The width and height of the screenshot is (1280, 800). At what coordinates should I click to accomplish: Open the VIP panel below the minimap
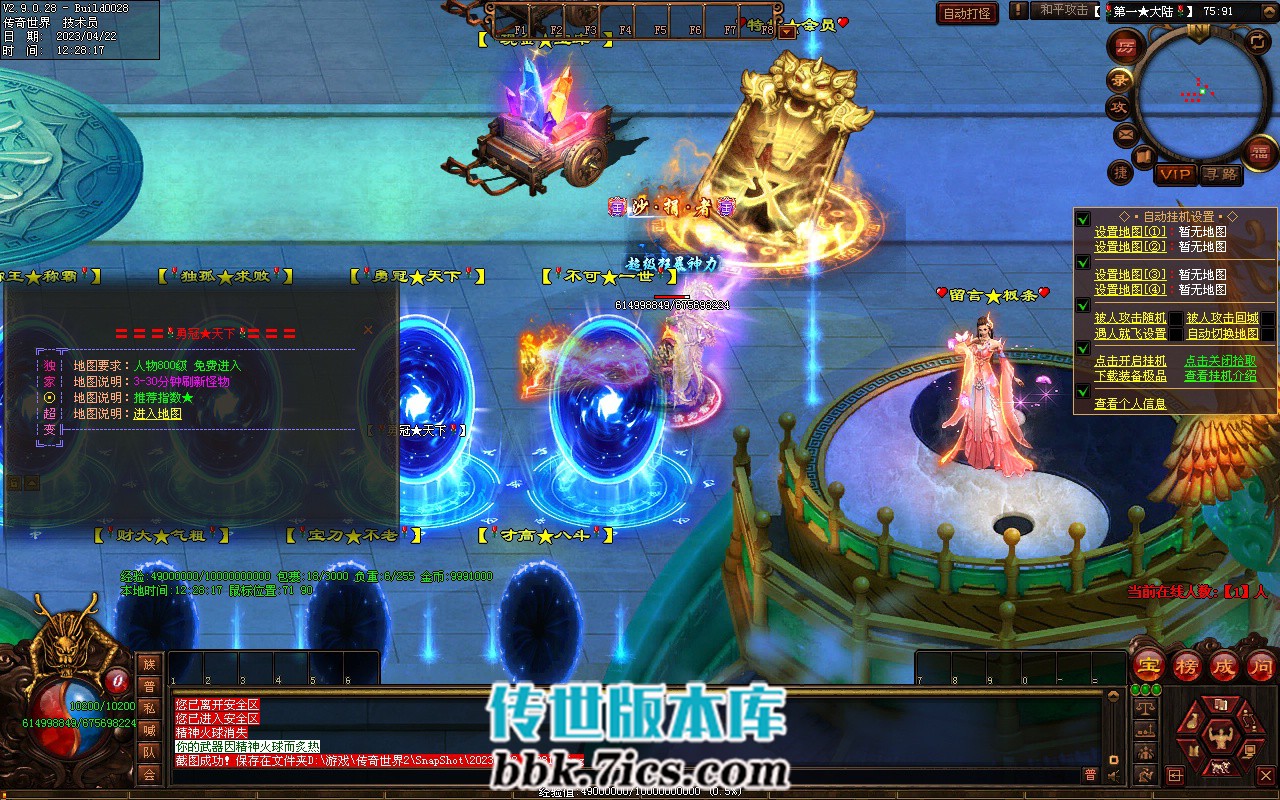tap(1175, 174)
